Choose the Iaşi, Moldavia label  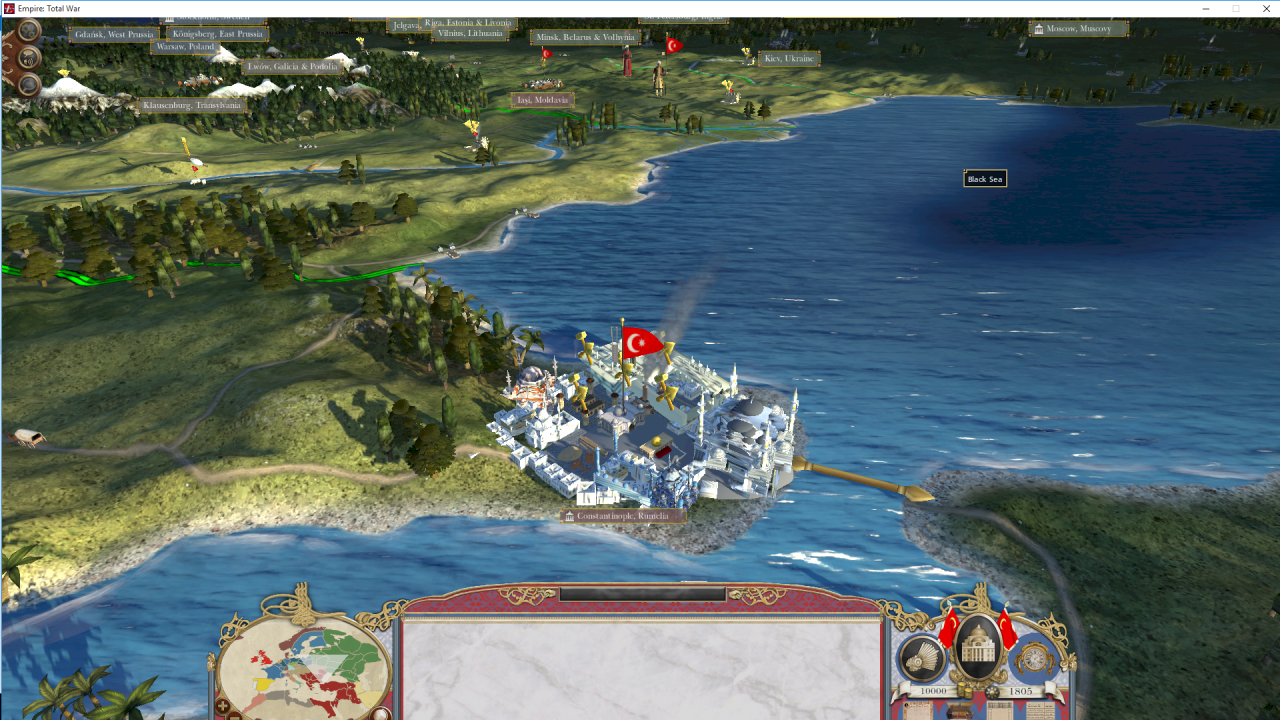tap(542, 100)
